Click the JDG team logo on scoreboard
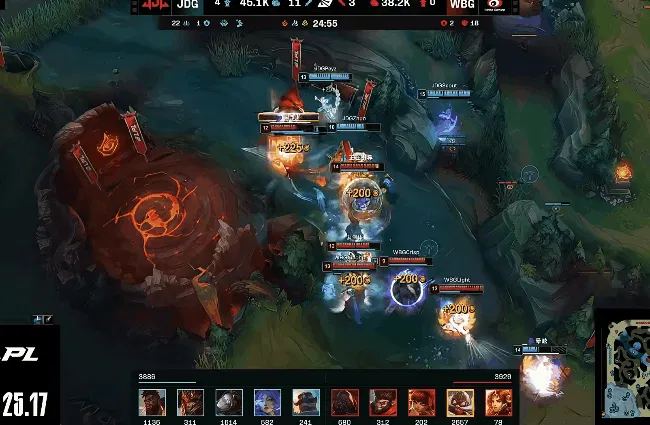The height and width of the screenshot is (425, 650). (x=153, y=5)
